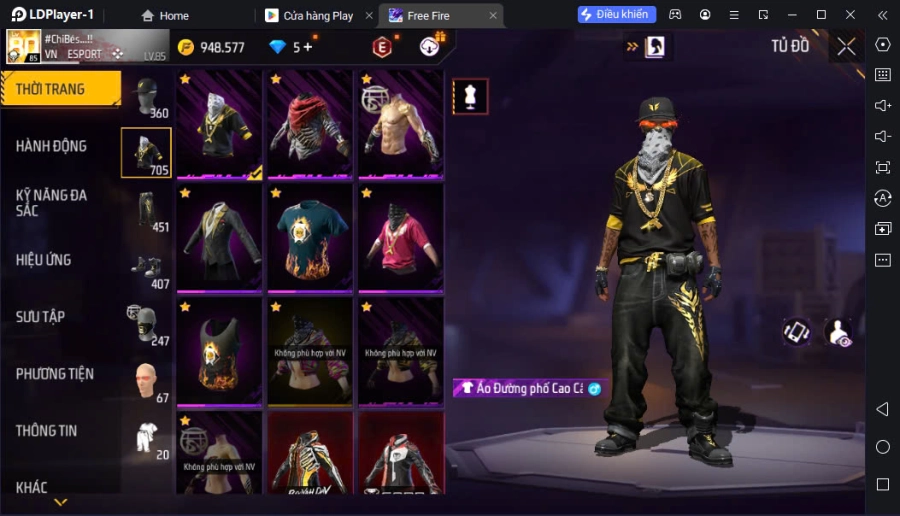This screenshot has width=900, height=516.
Task: Switch to the Phương Tiện tab
Action: (x=55, y=374)
